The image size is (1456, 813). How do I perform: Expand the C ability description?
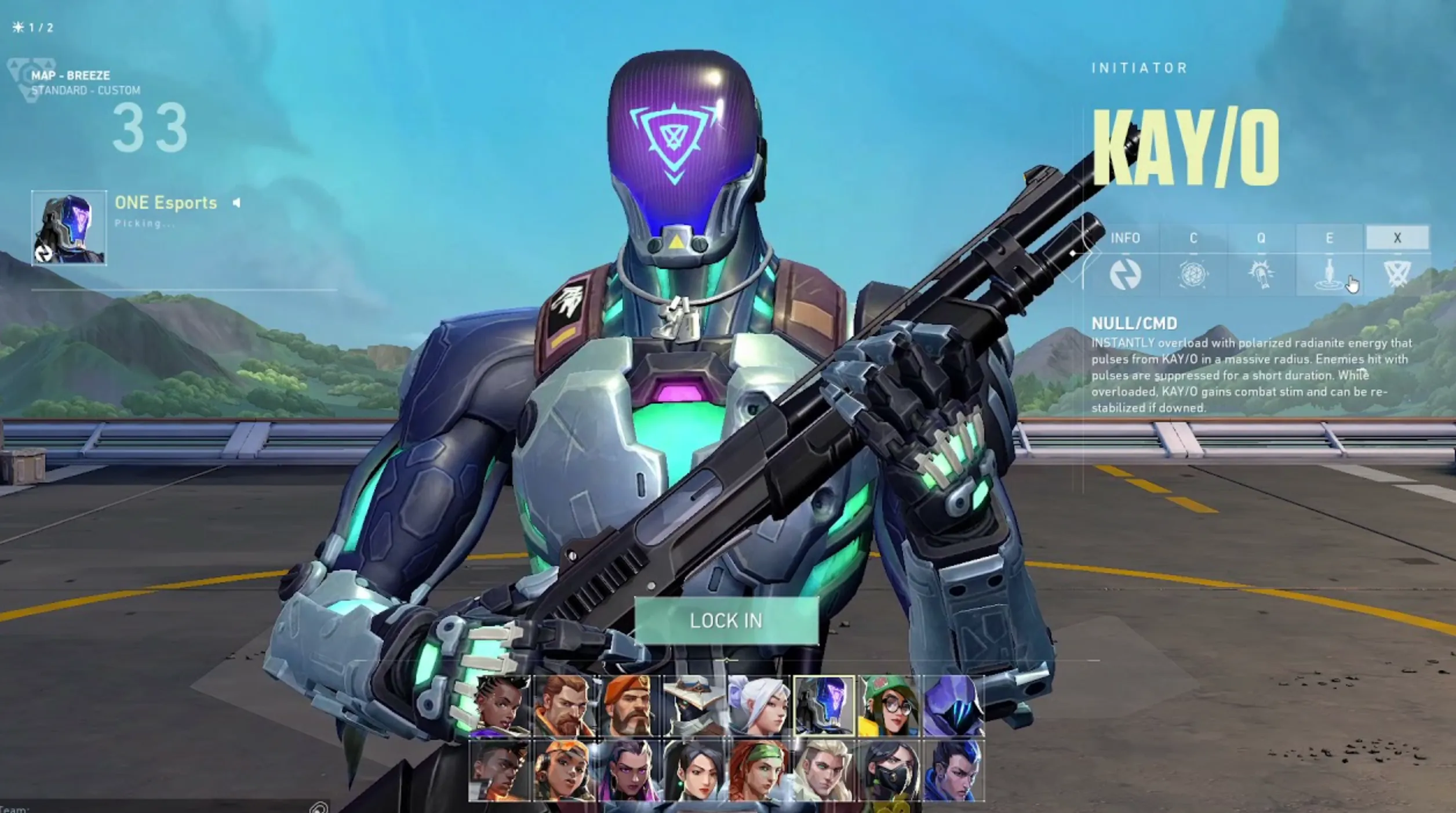tap(1193, 238)
